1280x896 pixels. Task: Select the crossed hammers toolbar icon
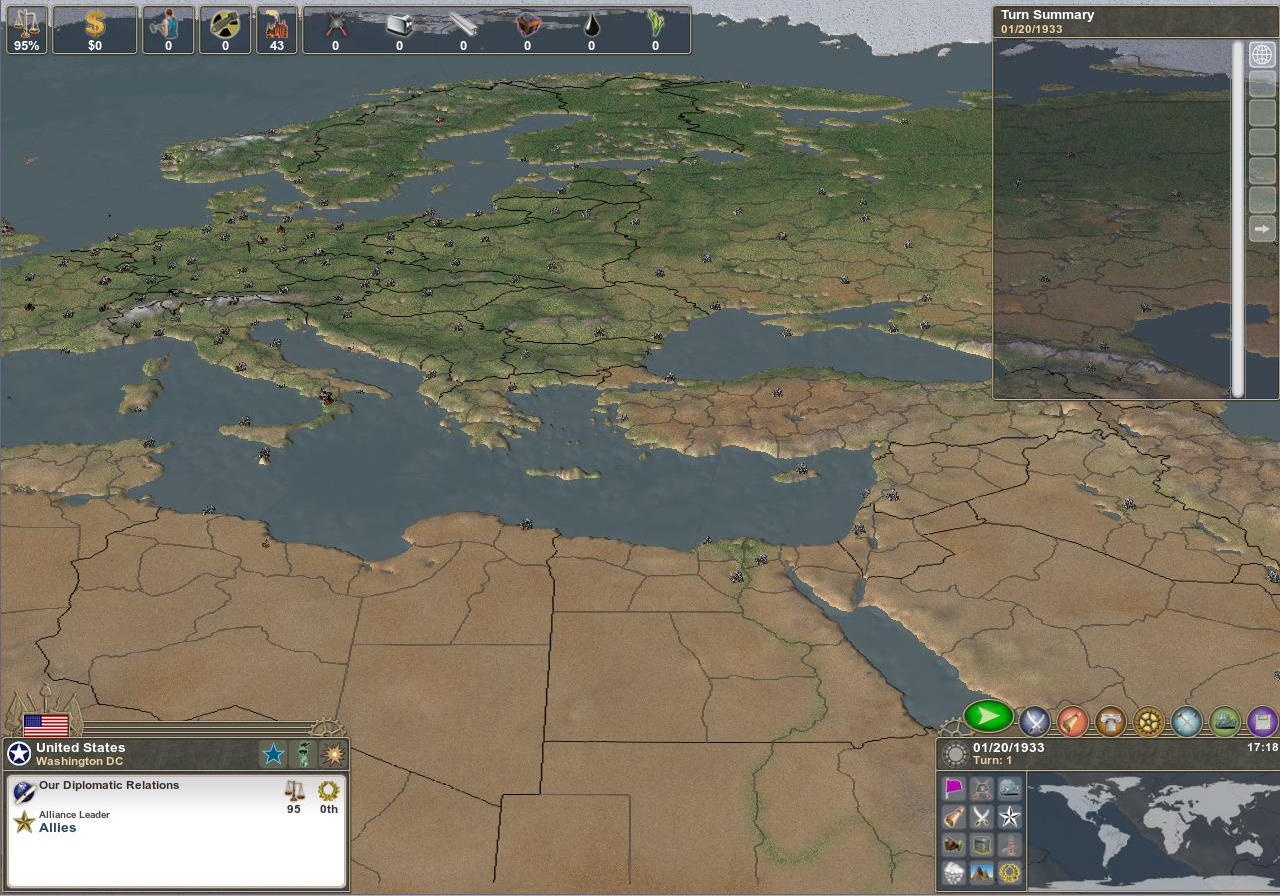(1186, 720)
